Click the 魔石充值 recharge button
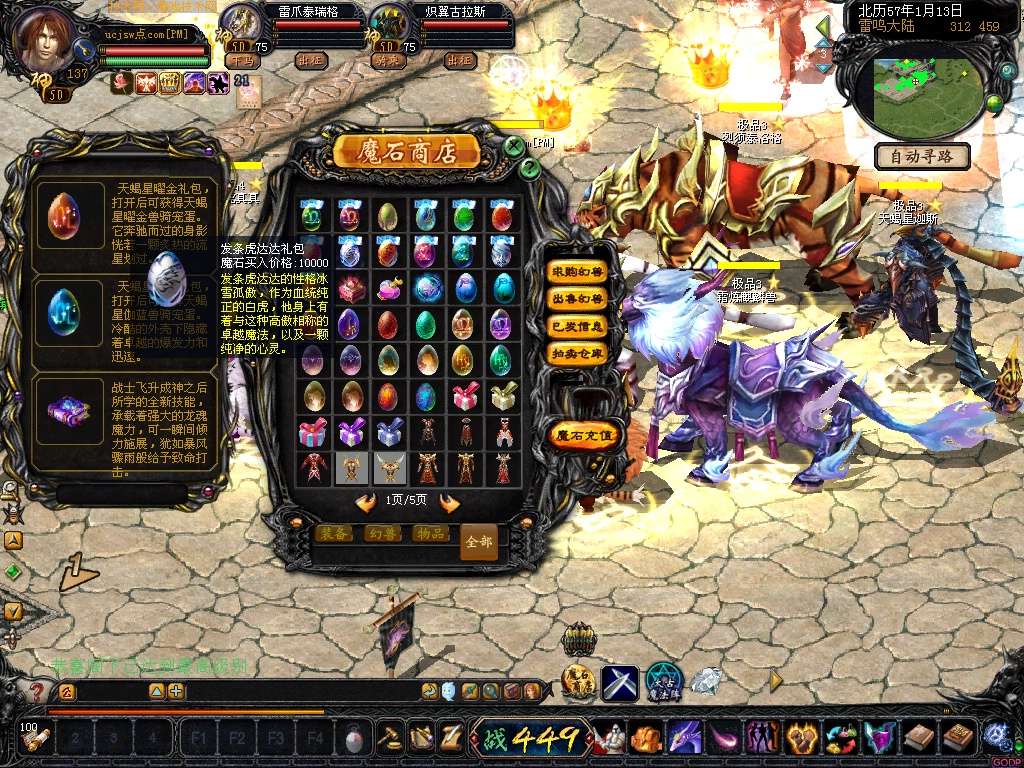 (586, 435)
